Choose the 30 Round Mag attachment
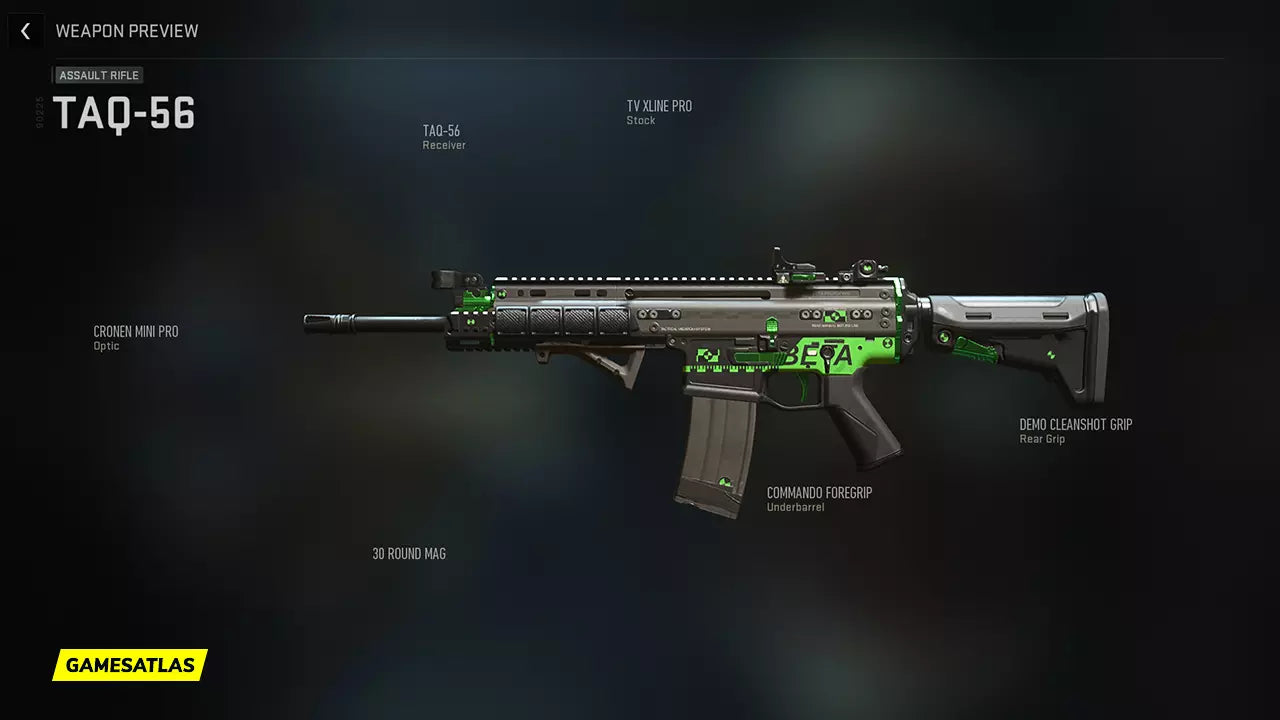This screenshot has height=720, width=1280. (409, 554)
